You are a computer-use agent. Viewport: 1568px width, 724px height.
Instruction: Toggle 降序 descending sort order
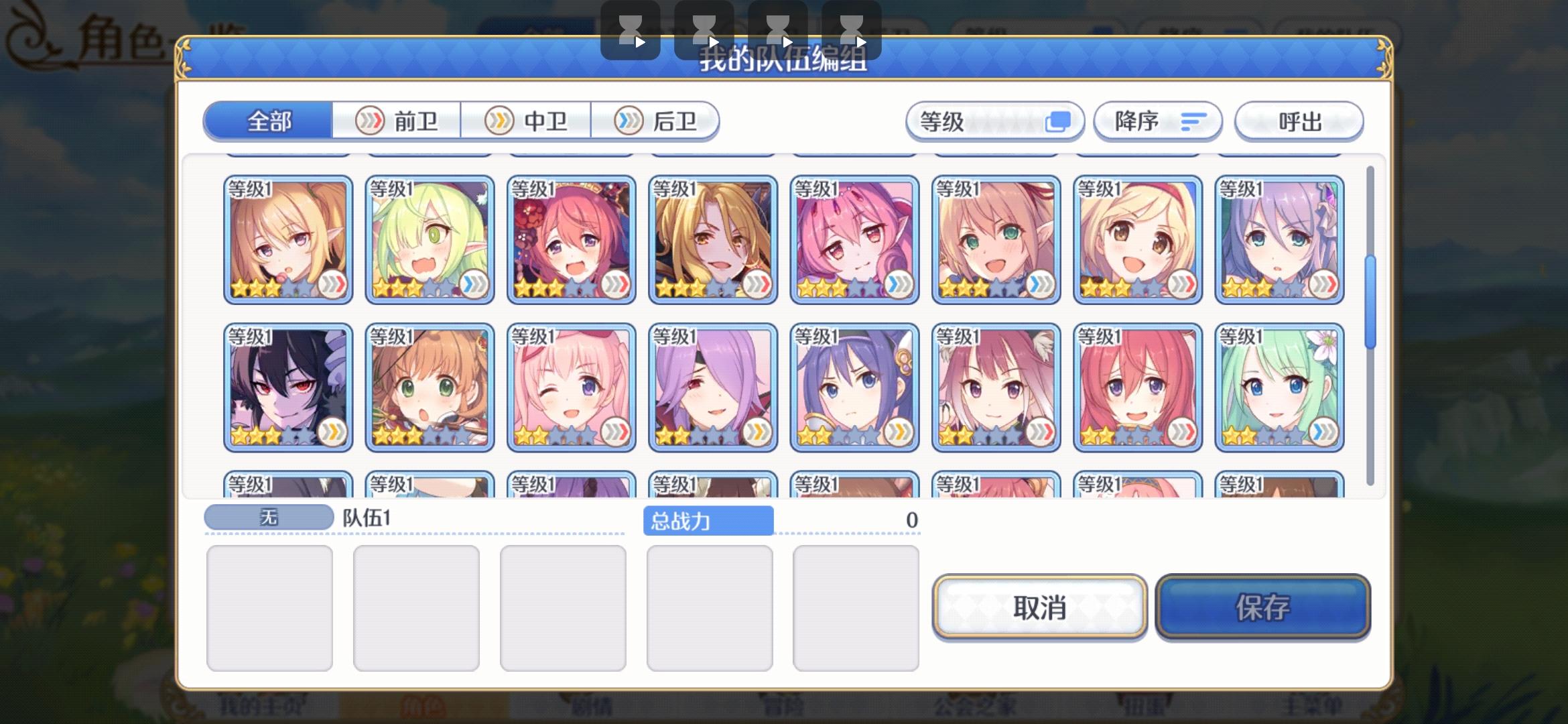click(1156, 122)
